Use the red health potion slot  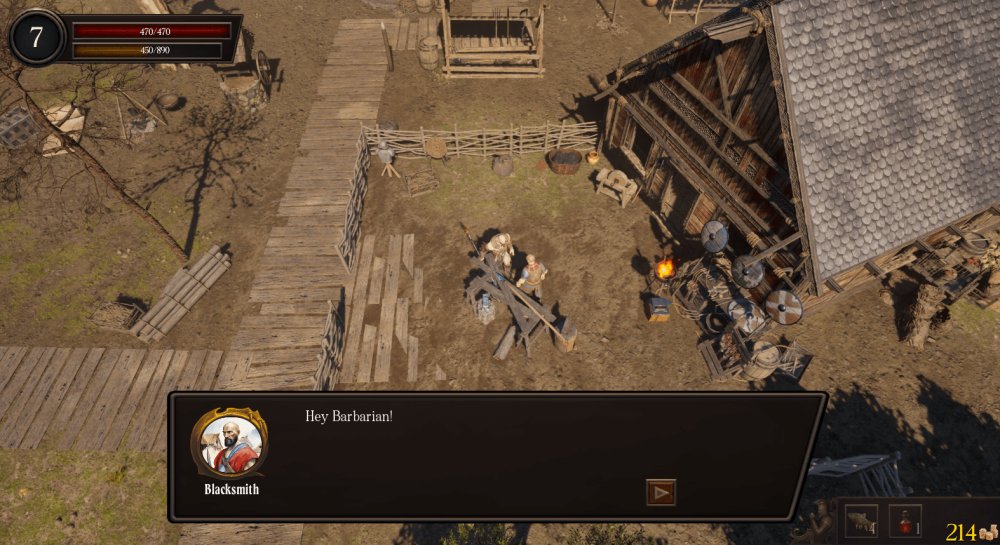tap(904, 520)
